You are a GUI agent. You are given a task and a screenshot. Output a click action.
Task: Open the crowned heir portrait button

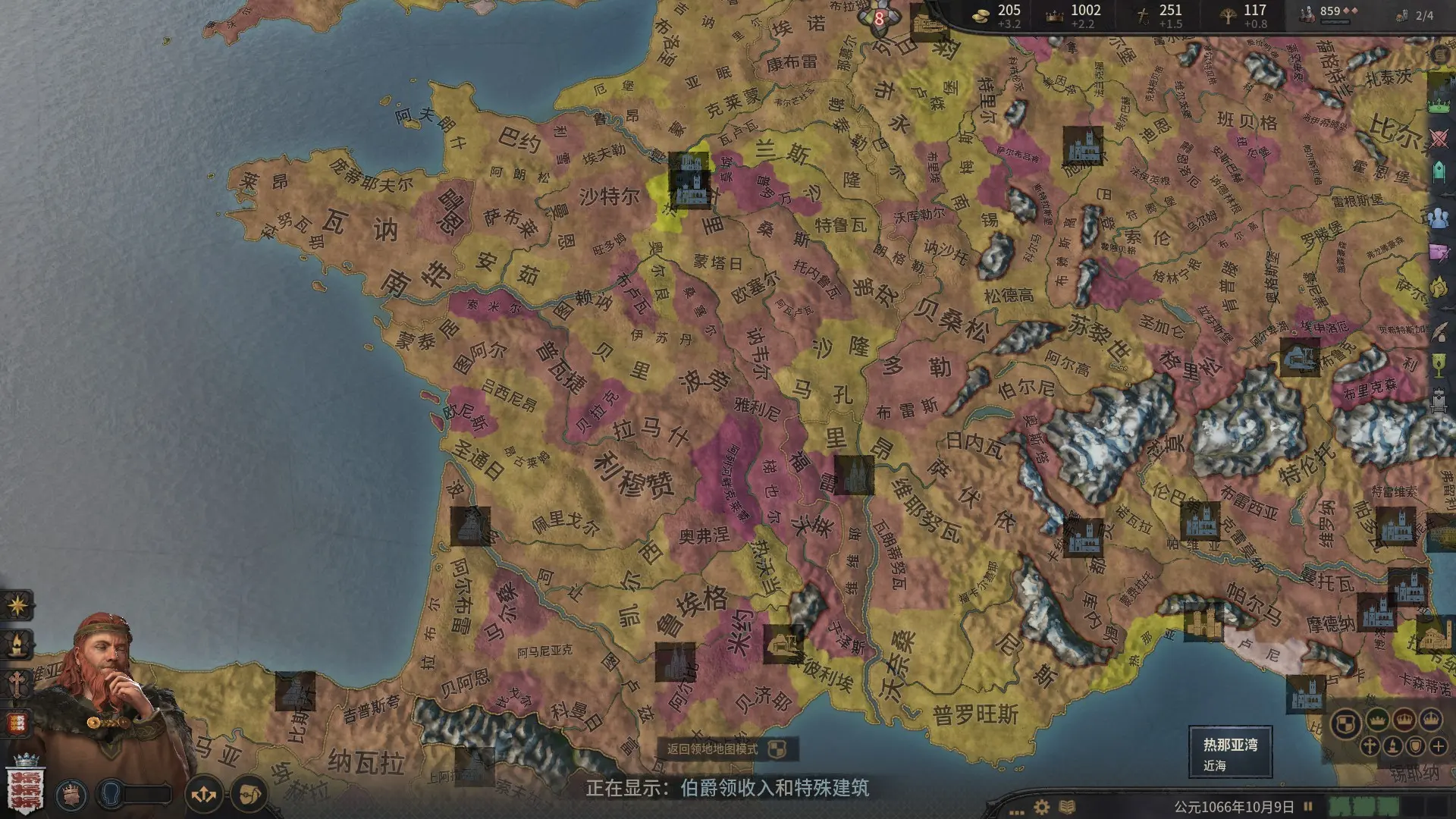click(72, 795)
